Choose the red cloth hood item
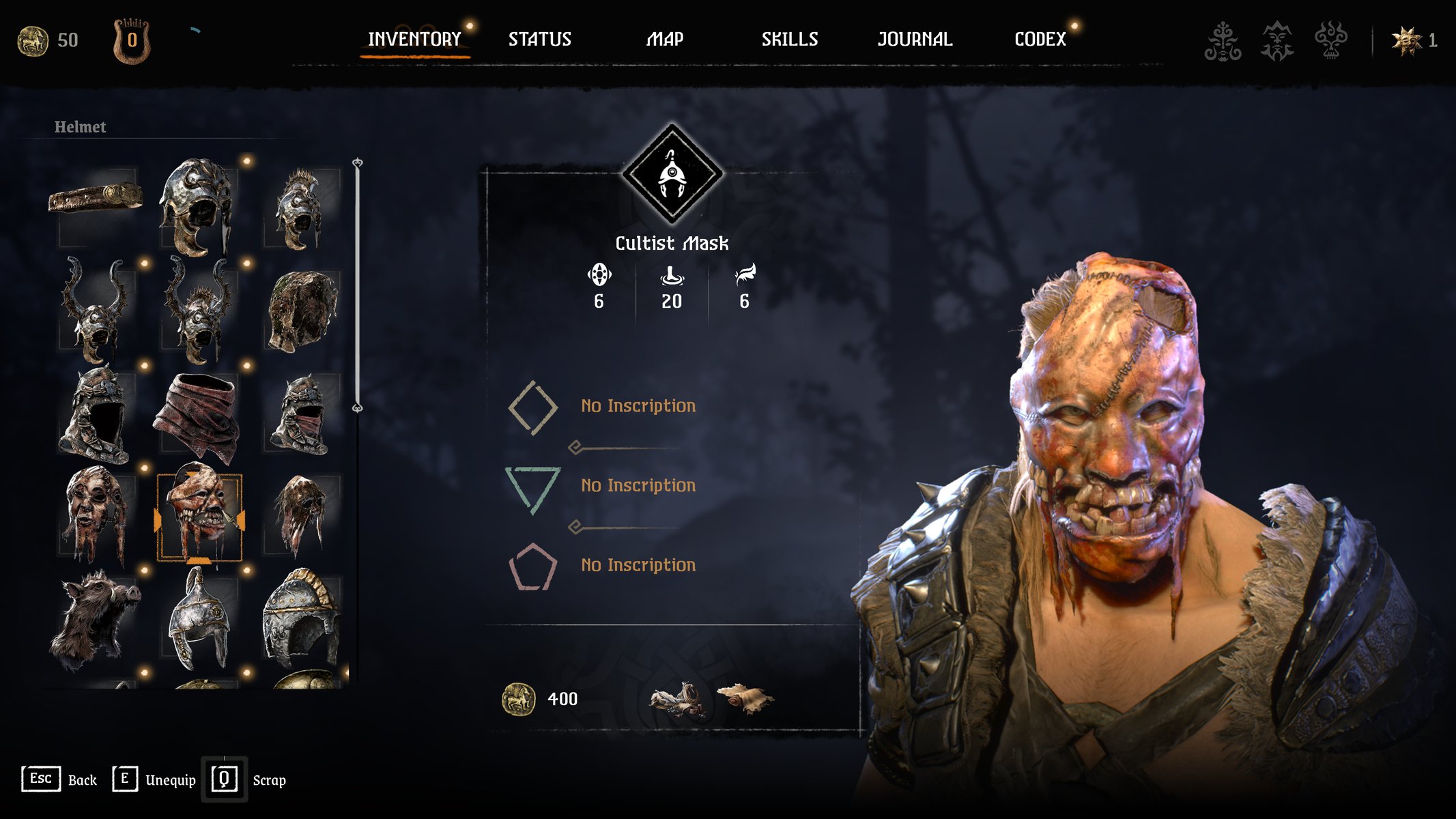This screenshot has height=819, width=1456. click(198, 414)
